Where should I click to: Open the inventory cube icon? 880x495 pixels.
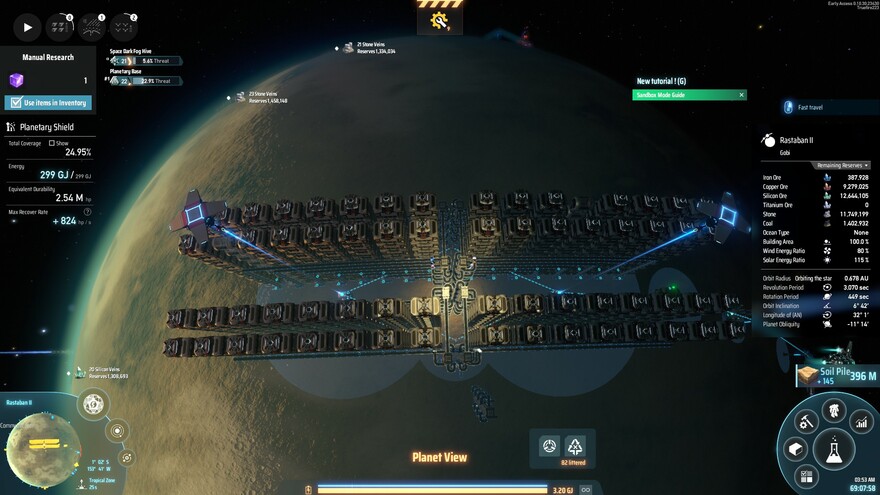point(796,449)
